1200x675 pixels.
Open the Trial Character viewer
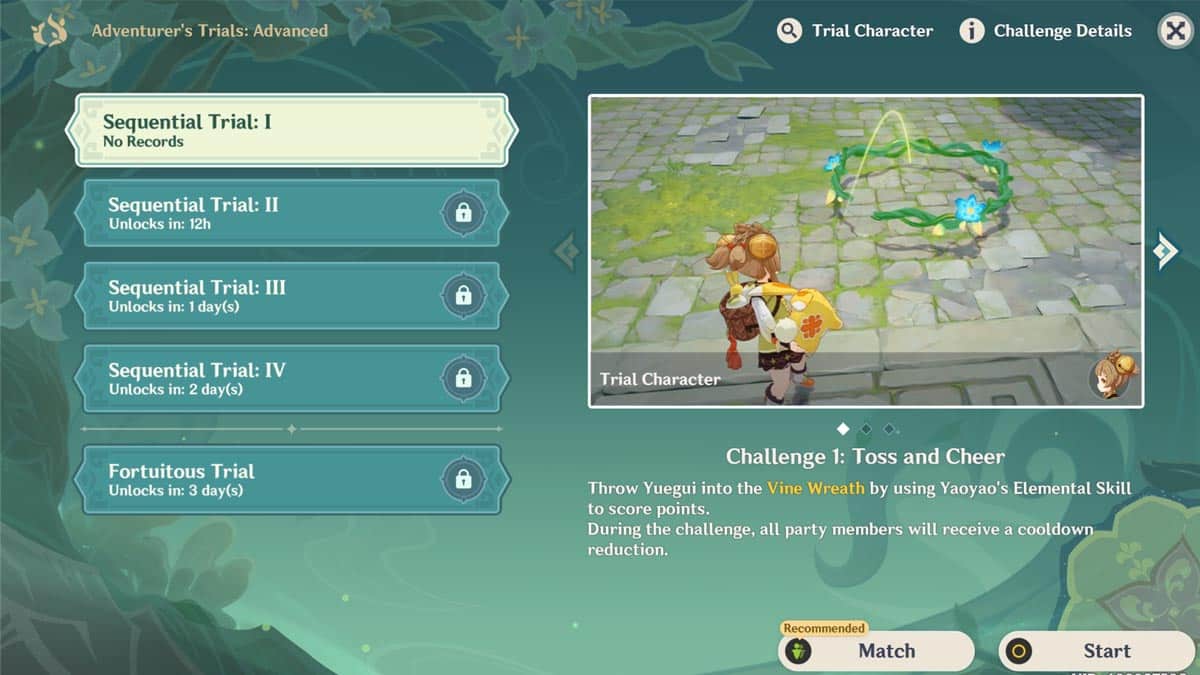[855, 31]
